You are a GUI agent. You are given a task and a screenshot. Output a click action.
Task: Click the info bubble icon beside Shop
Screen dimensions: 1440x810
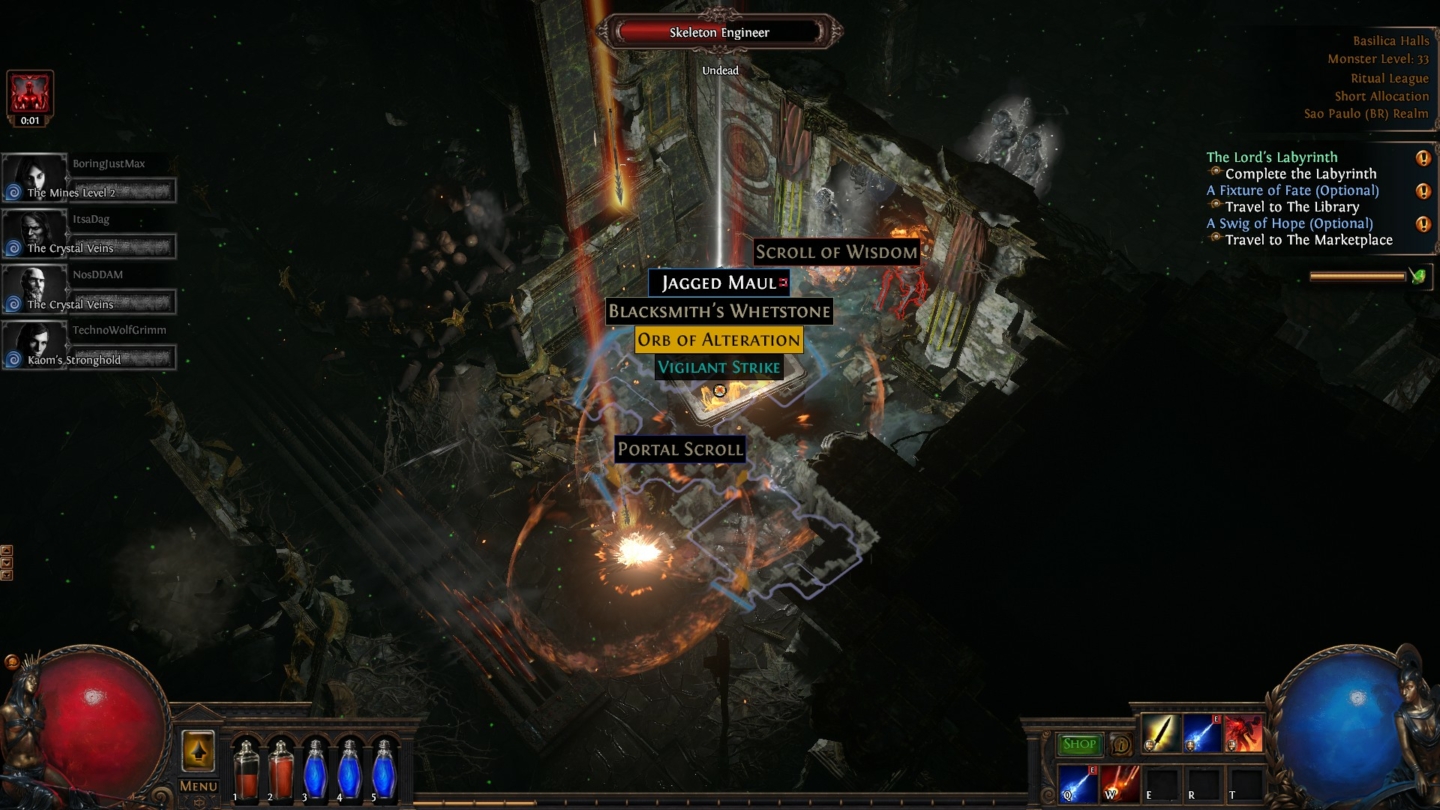coord(1121,745)
